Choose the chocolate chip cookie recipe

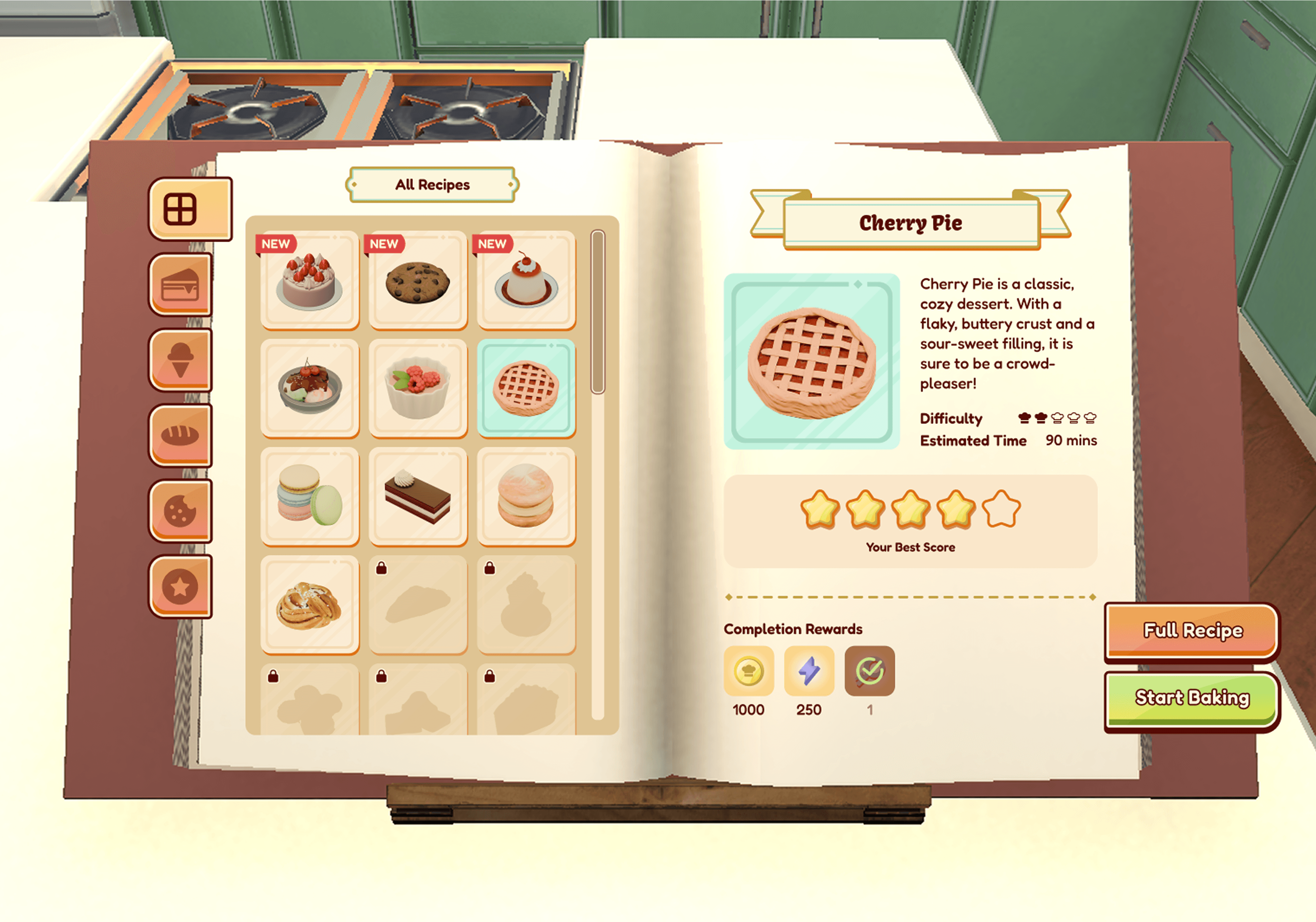(418, 280)
